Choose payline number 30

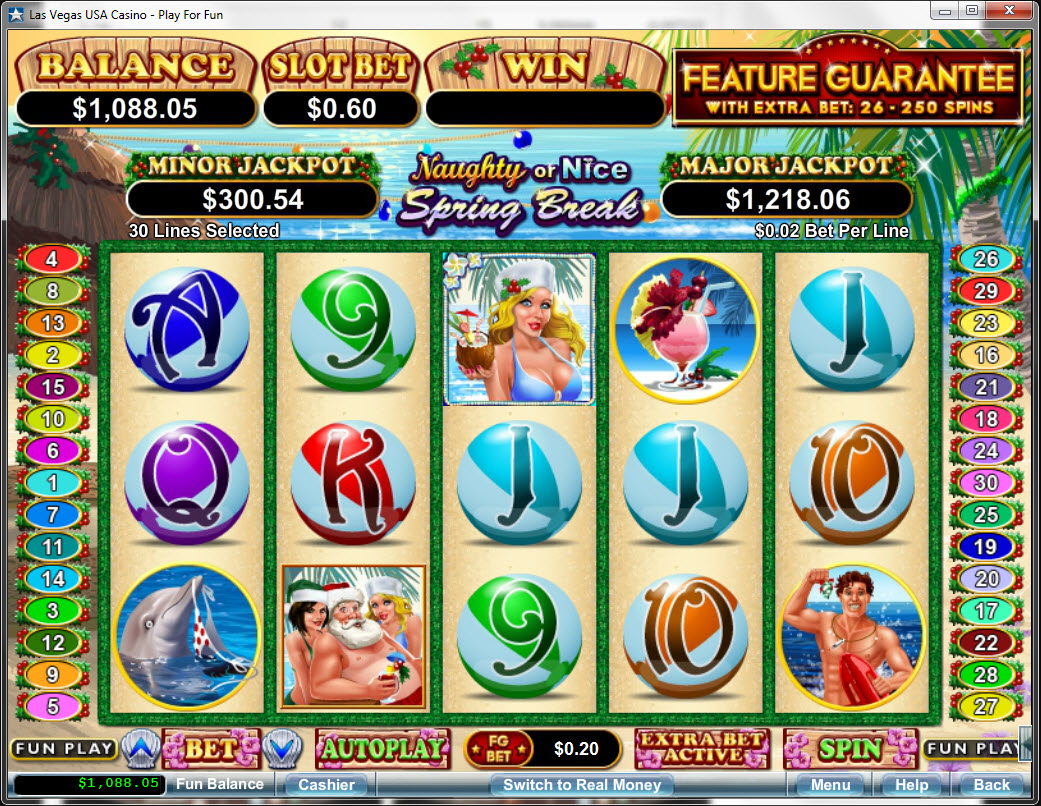[986, 483]
